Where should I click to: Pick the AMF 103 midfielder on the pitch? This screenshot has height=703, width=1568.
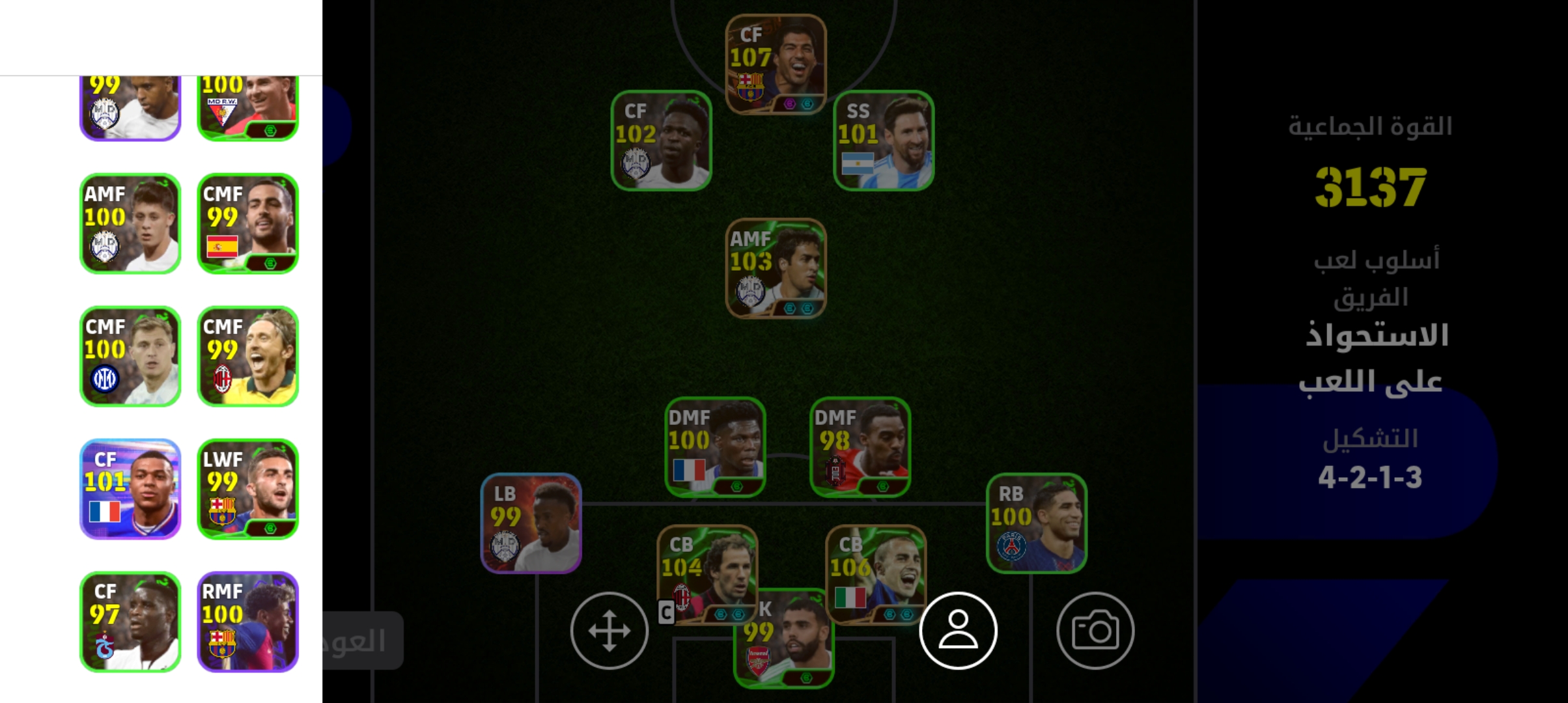[x=776, y=268]
